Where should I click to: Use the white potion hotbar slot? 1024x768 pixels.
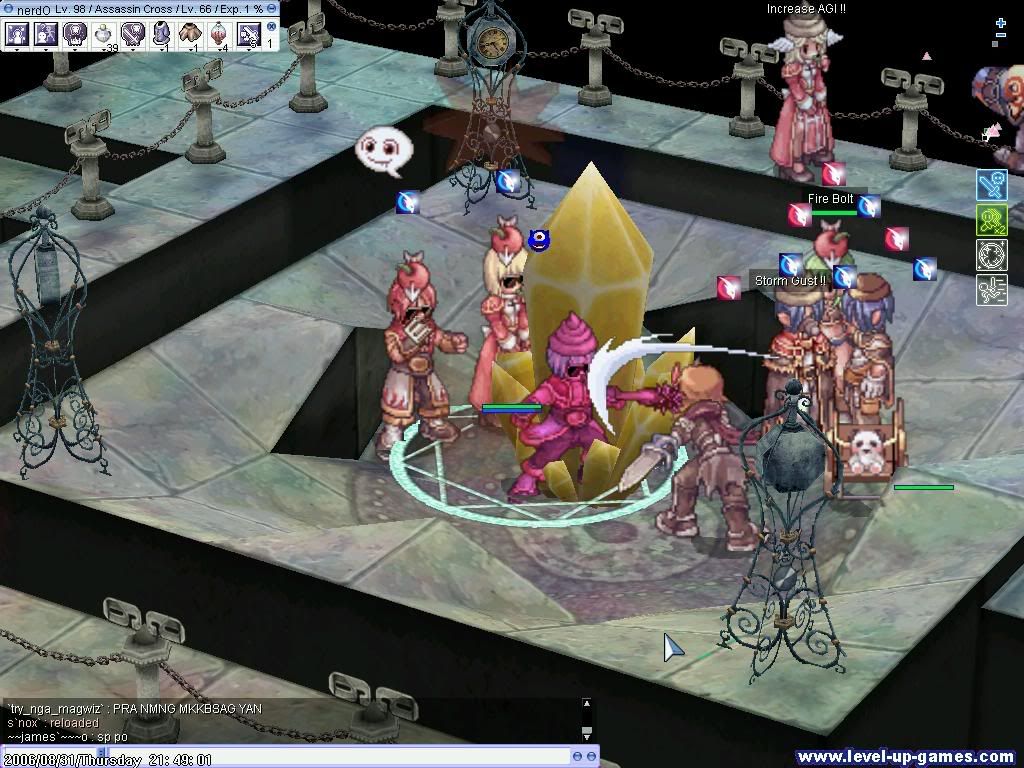[103, 34]
